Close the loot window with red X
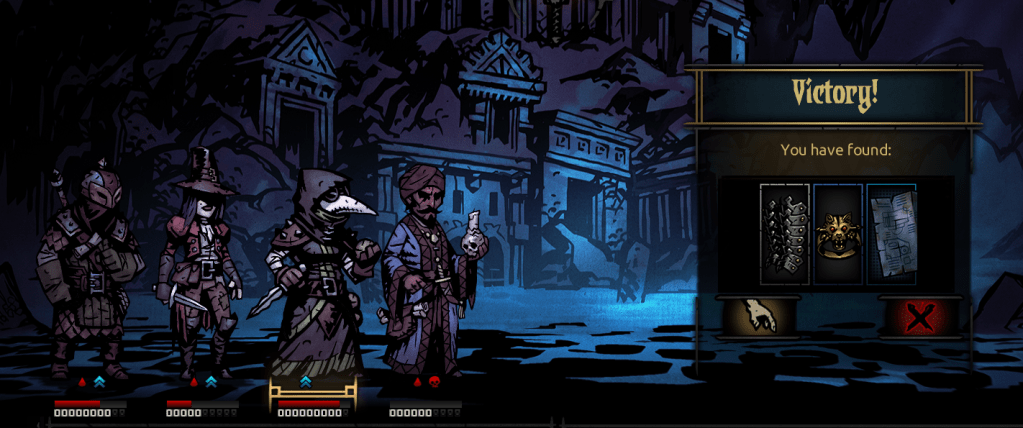 (918, 317)
